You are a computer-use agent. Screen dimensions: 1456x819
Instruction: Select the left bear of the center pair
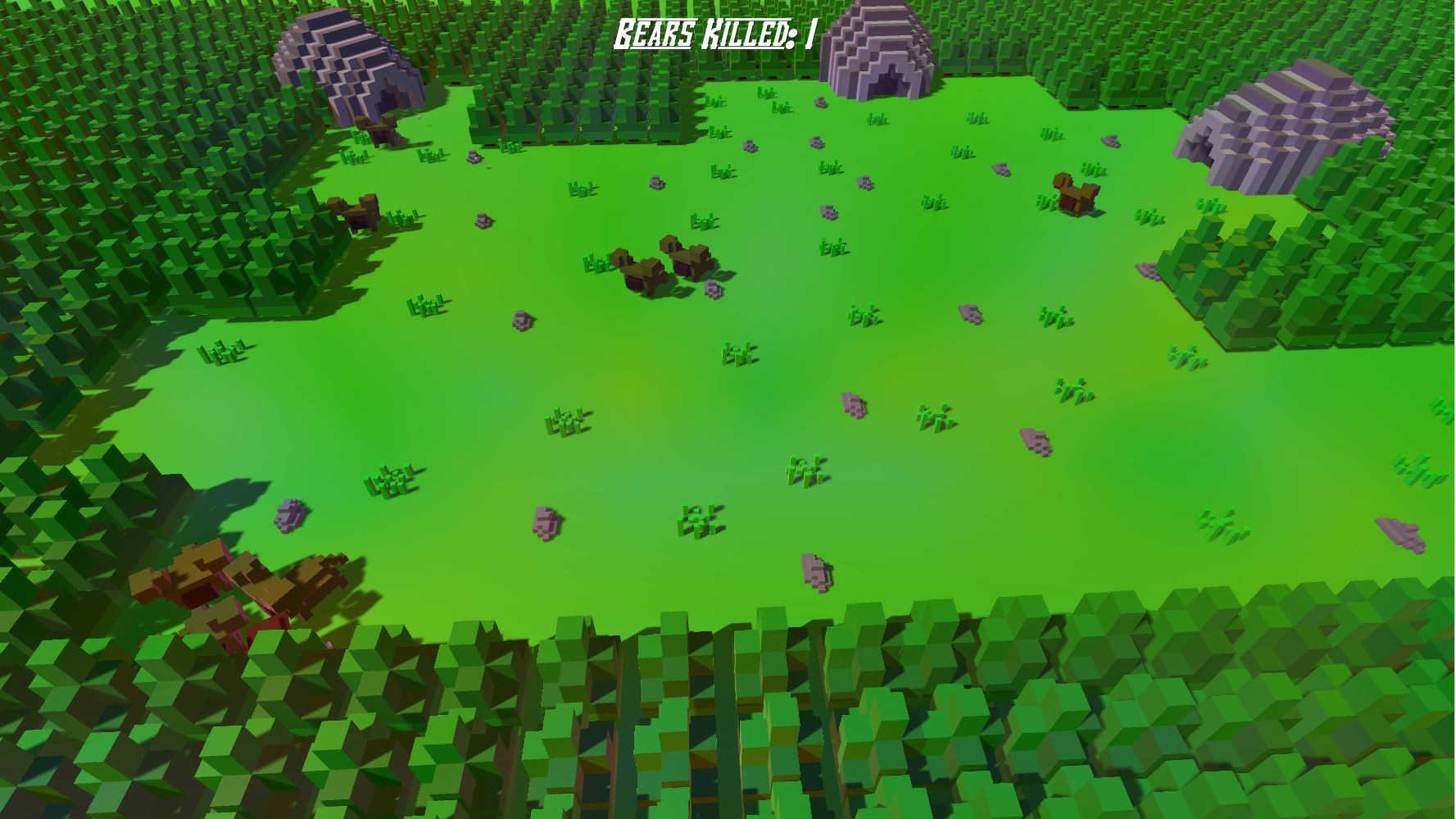pos(639,266)
